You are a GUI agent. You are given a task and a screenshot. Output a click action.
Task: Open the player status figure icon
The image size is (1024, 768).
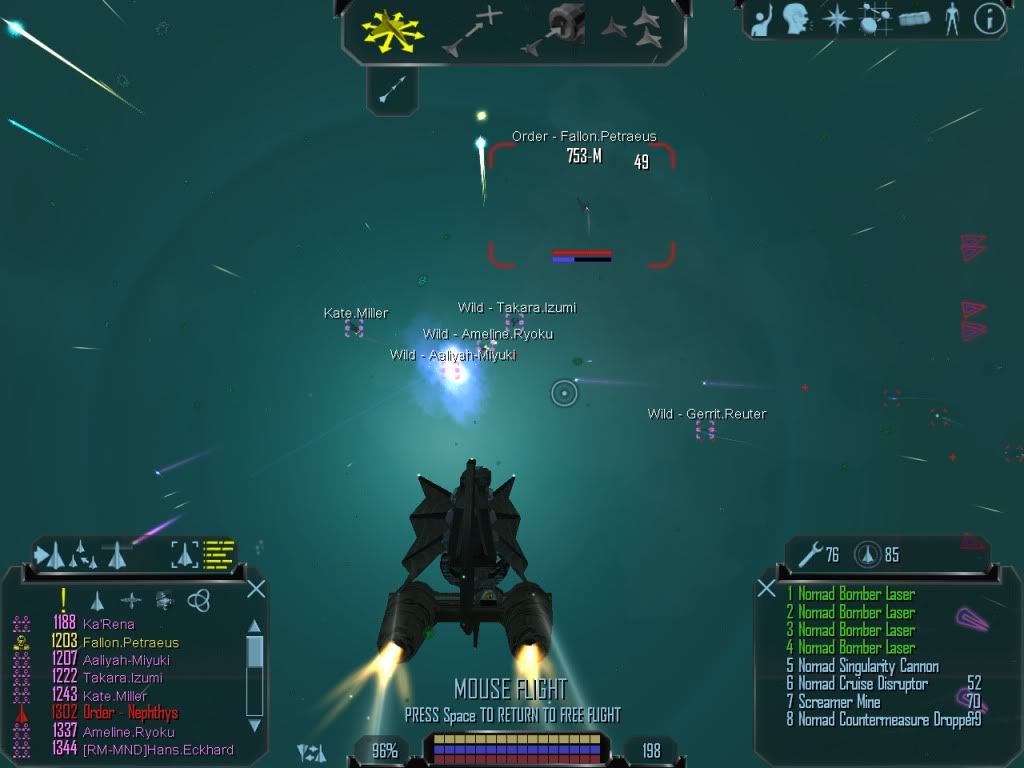[950, 19]
